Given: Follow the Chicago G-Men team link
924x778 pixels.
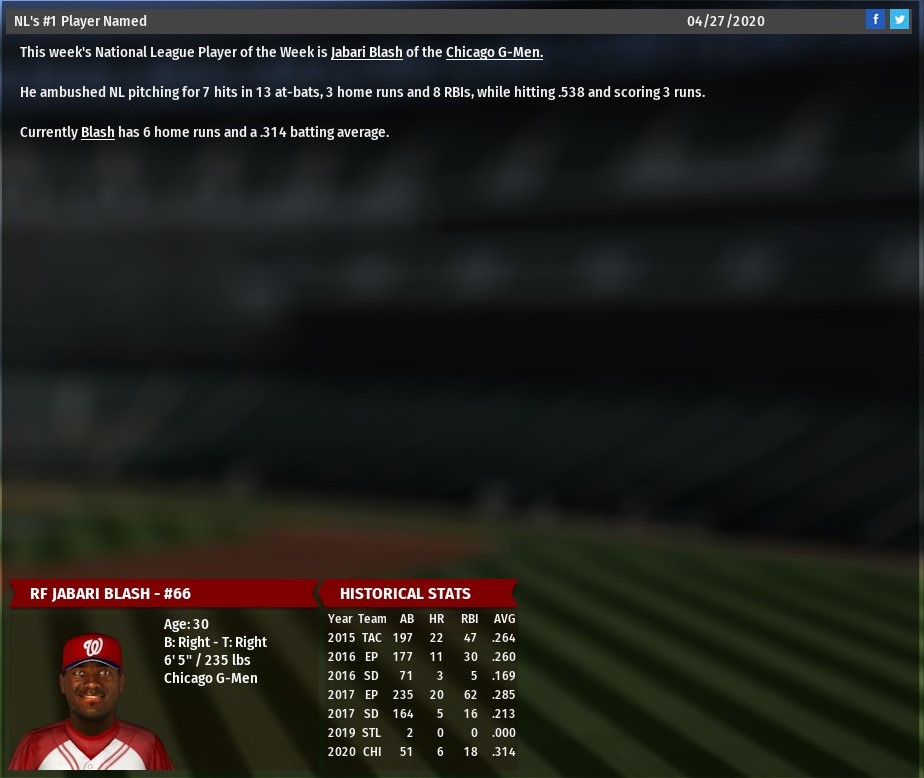Looking at the screenshot, I should click(494, 52).
